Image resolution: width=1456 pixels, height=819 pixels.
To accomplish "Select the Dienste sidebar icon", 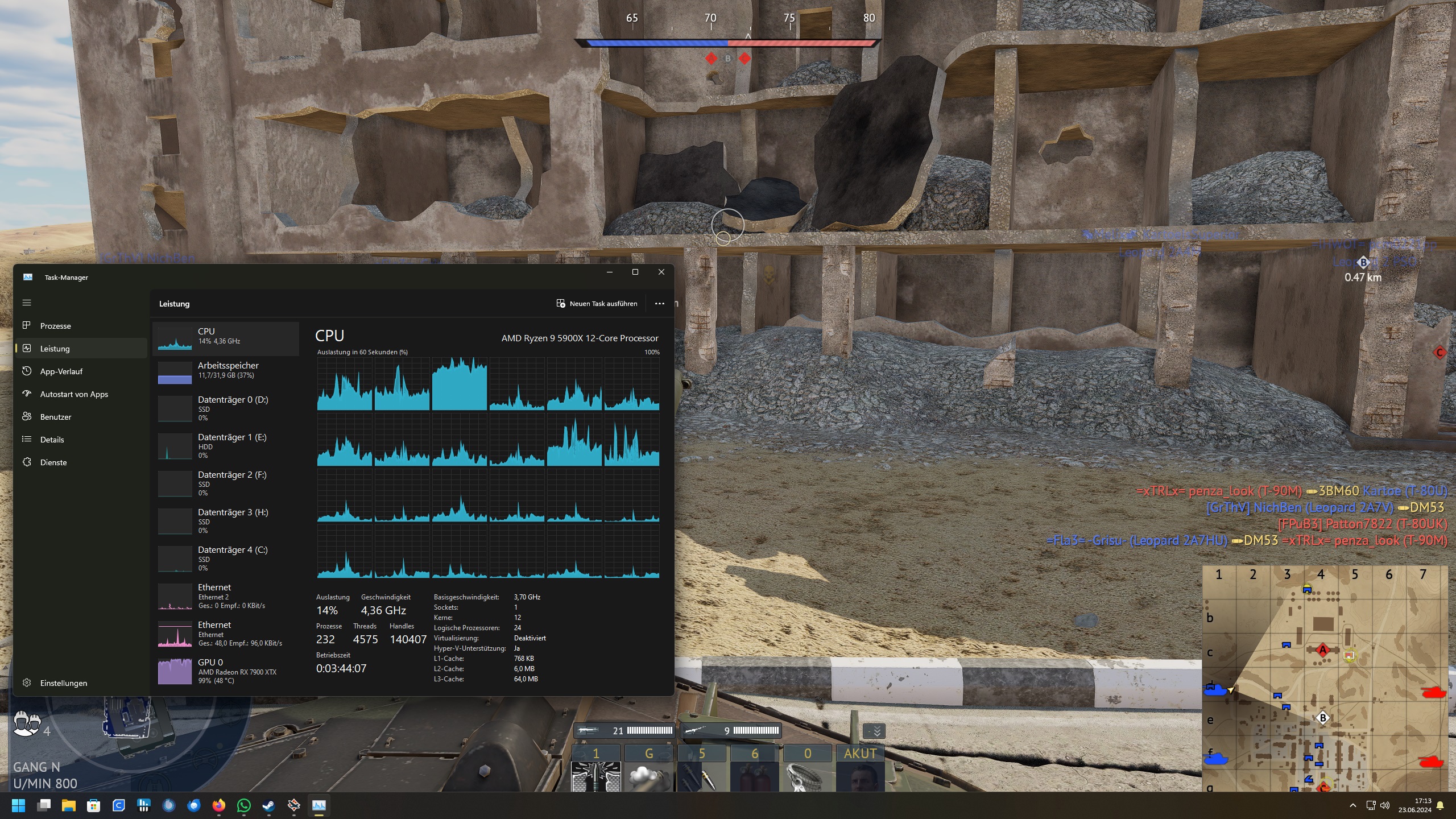I will (x=27, y=462).
